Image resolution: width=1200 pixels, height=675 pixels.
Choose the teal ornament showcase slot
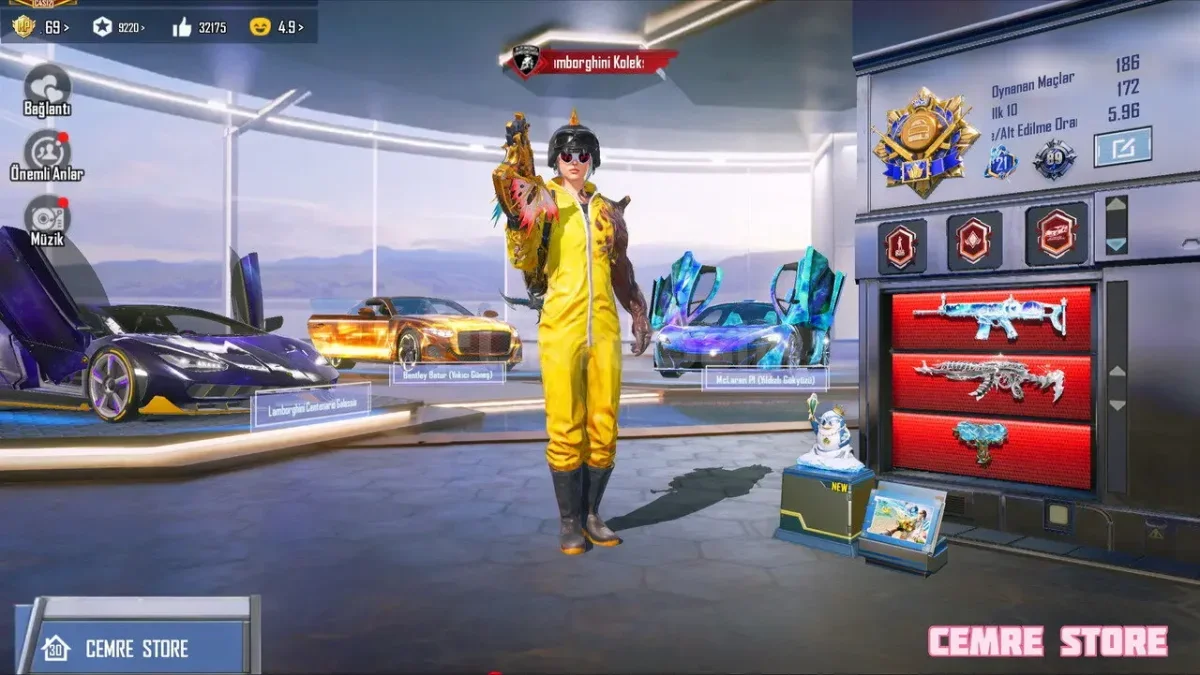991,444
